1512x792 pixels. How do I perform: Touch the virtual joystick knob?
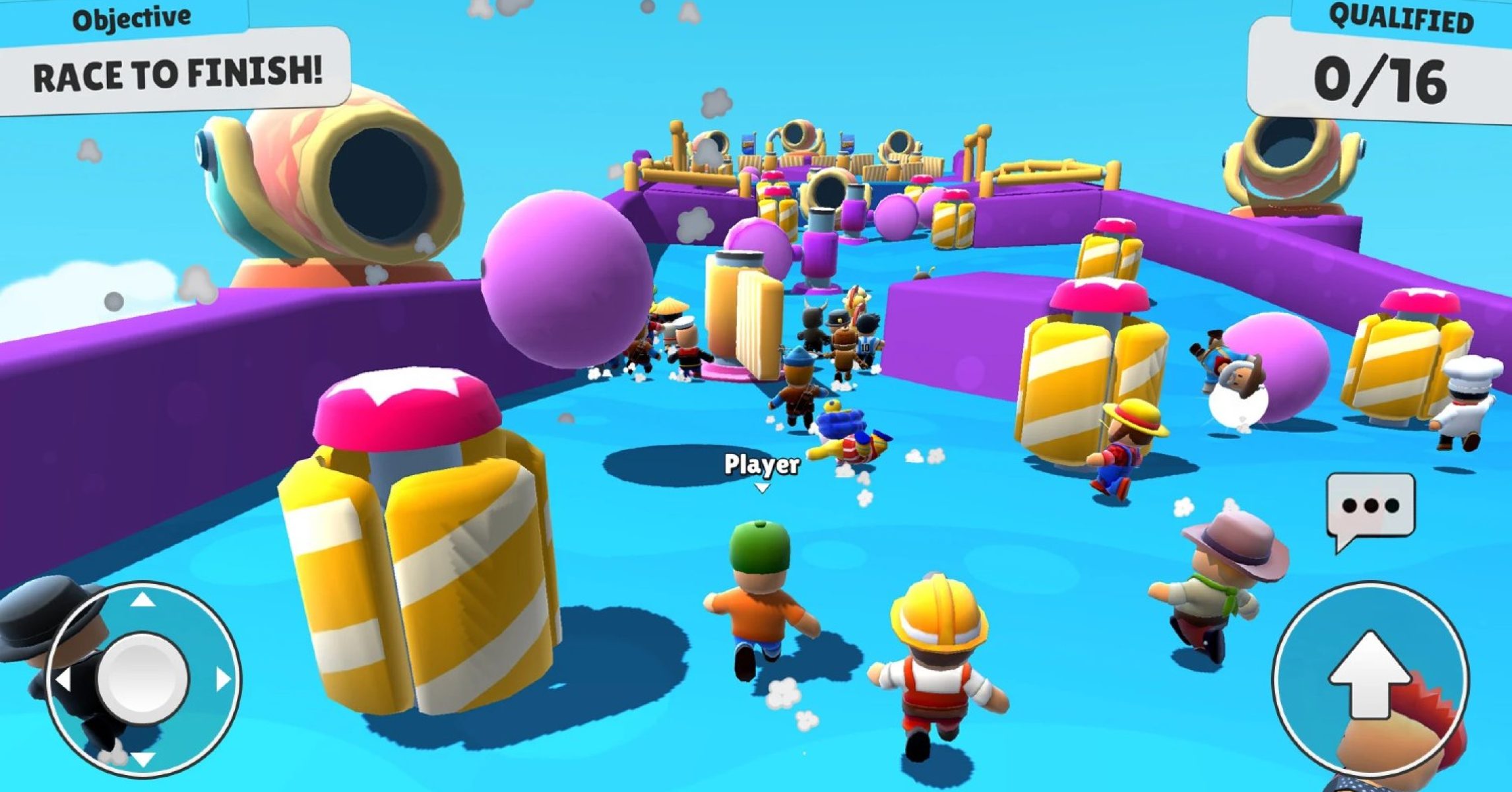coord(143,677)
